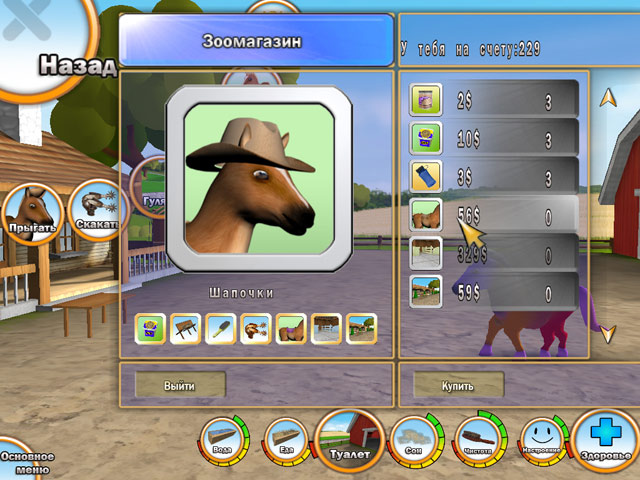Open the saddle shop category
The image size is (640, 480).
click(290, 328)
